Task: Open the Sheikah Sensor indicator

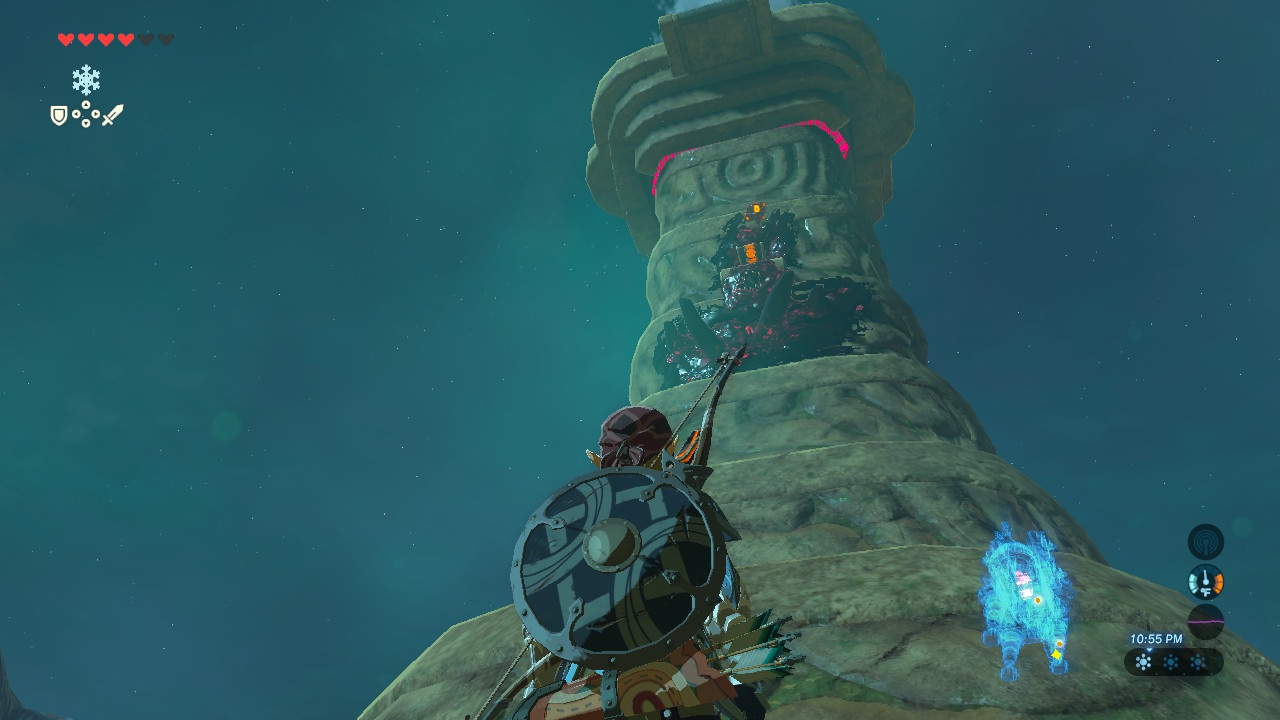Action: [x=1207, y=541]
